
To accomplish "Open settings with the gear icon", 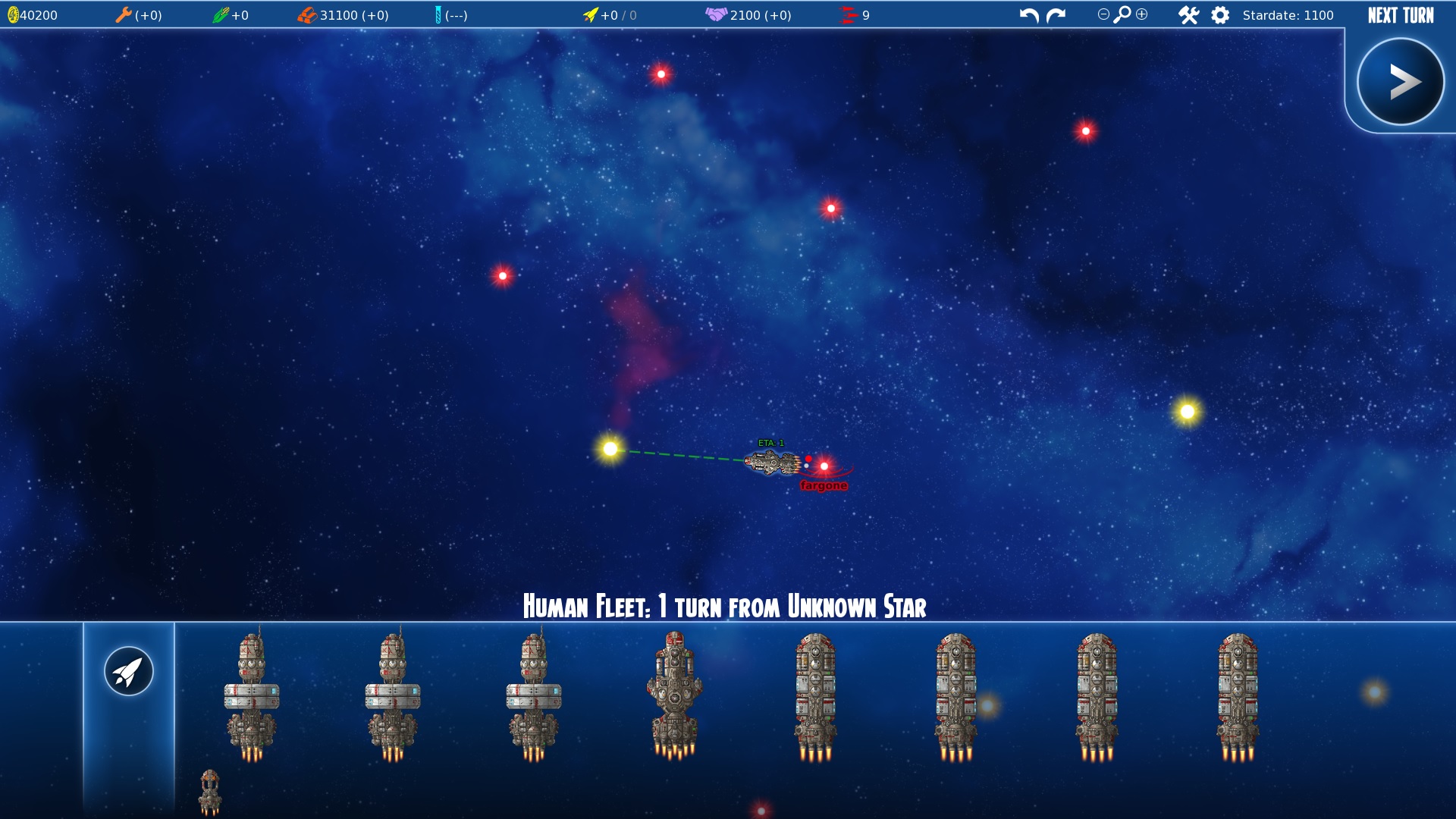I will click(x=1220, y=15).
